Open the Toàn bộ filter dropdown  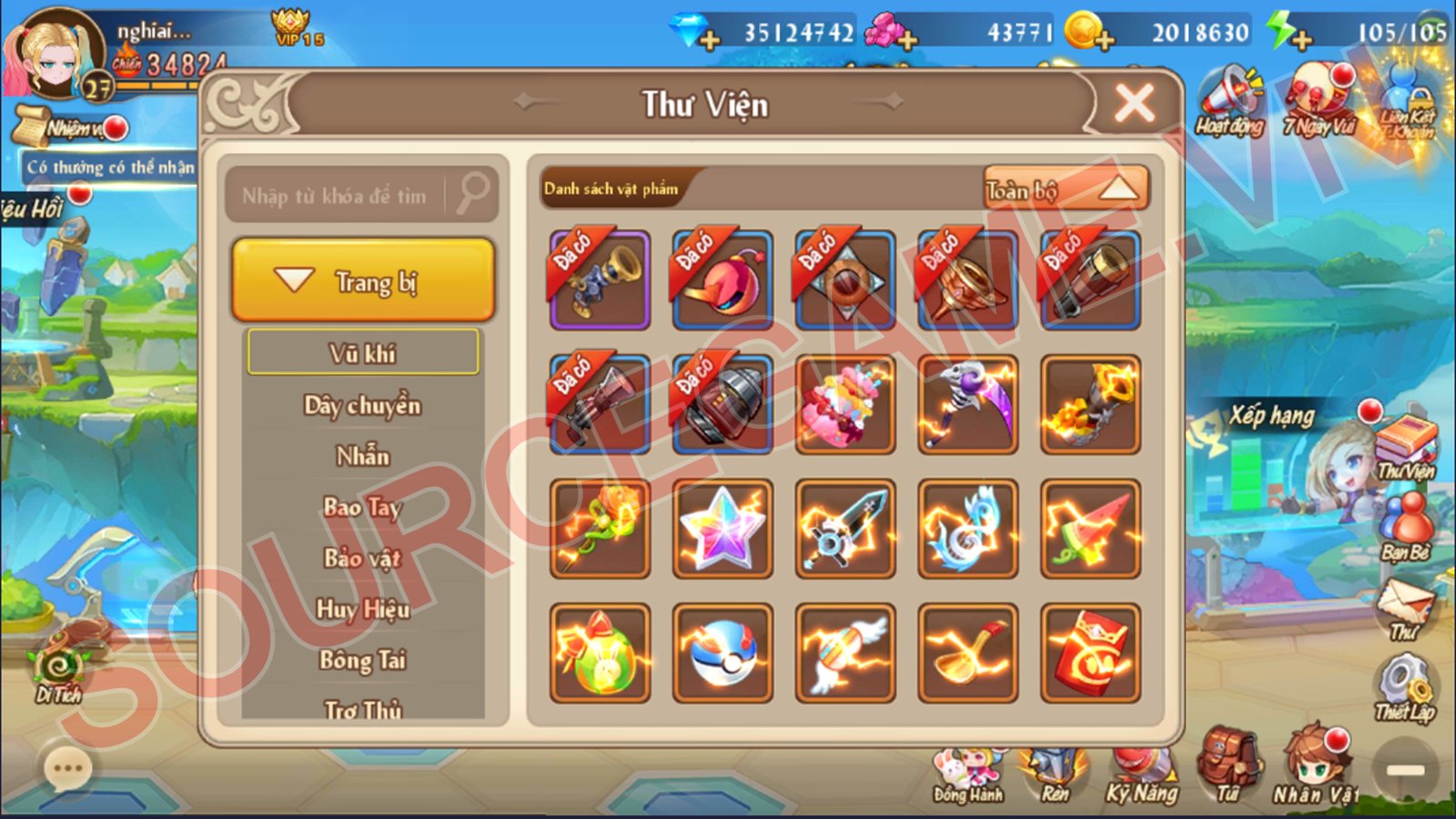coord(1066,189)
